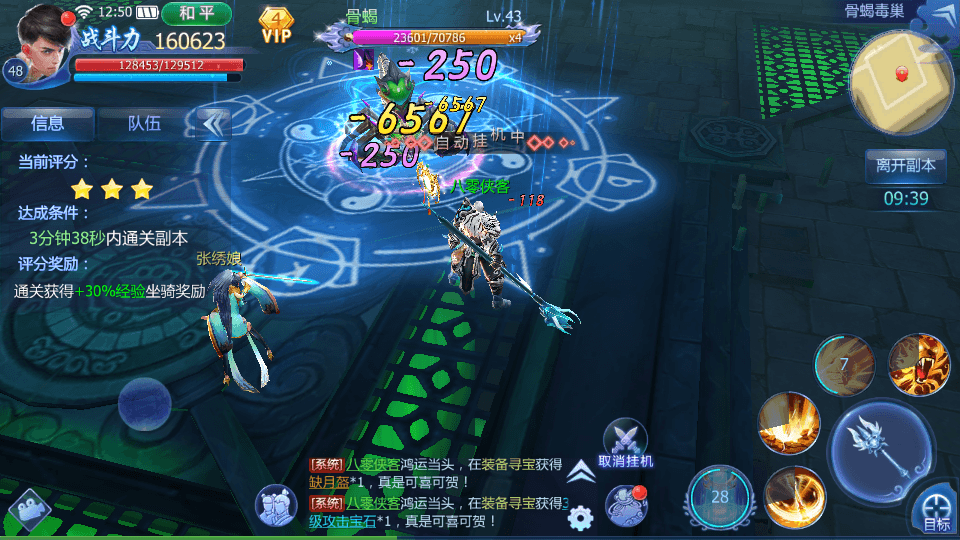Switch to the 队伍 team tab
The width and height of the screenshot is (960, 540).
click(x=144, y=124)
